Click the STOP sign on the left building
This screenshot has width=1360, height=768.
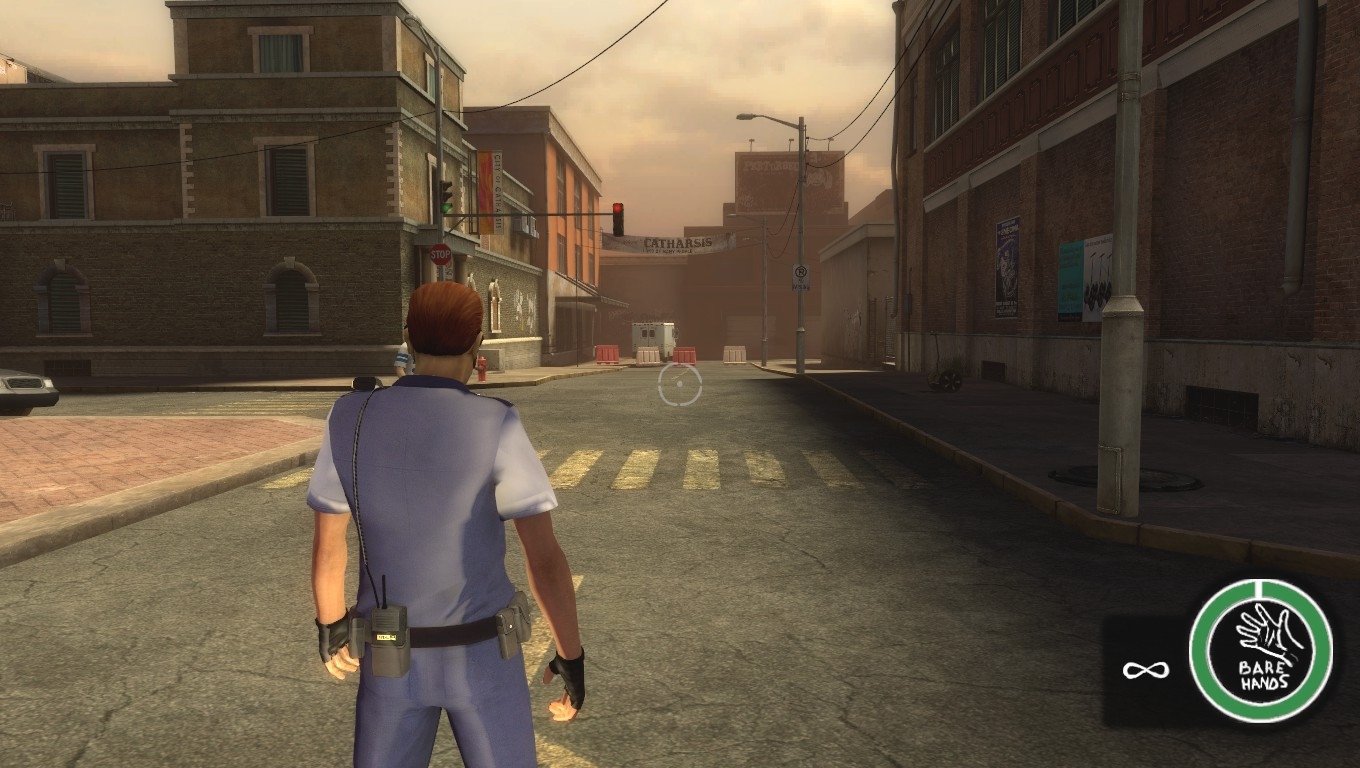pos(439,256)
